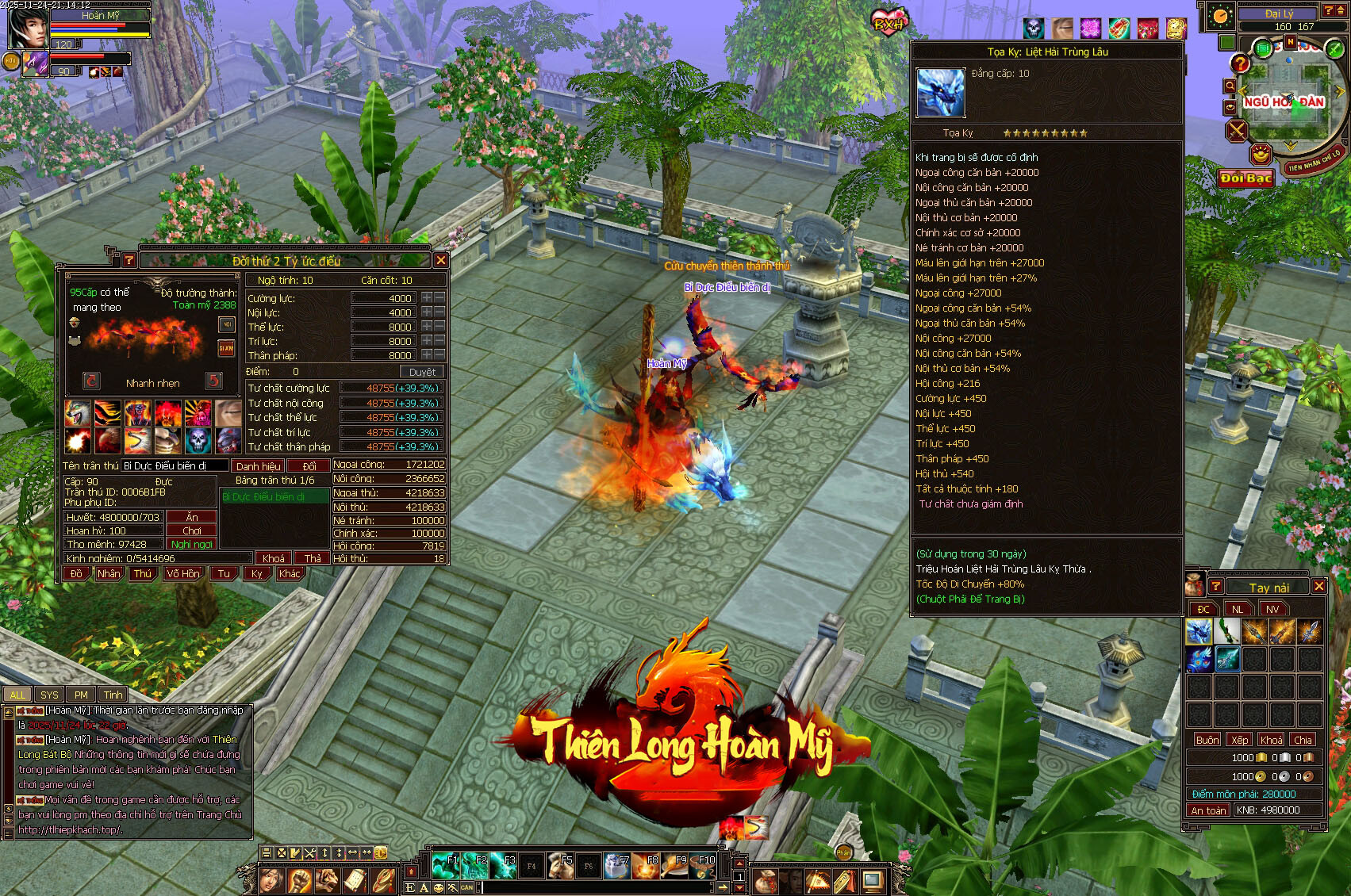Select the NL tab in the inventory
Image resolution: width=1351 pixels, height=896 pixels.
pyautogui.click(x=1238, y=609)
